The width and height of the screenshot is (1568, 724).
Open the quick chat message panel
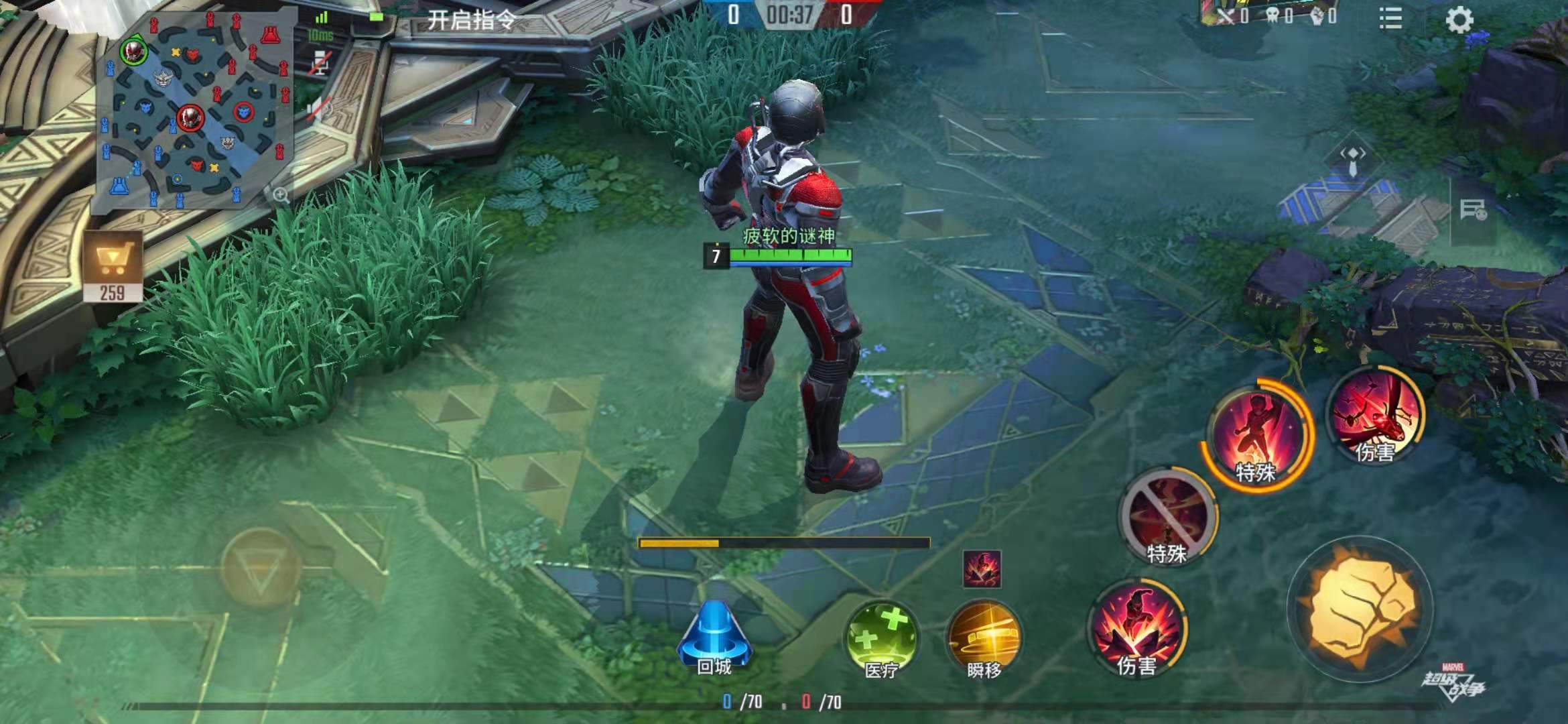(x=1474, y=210)
